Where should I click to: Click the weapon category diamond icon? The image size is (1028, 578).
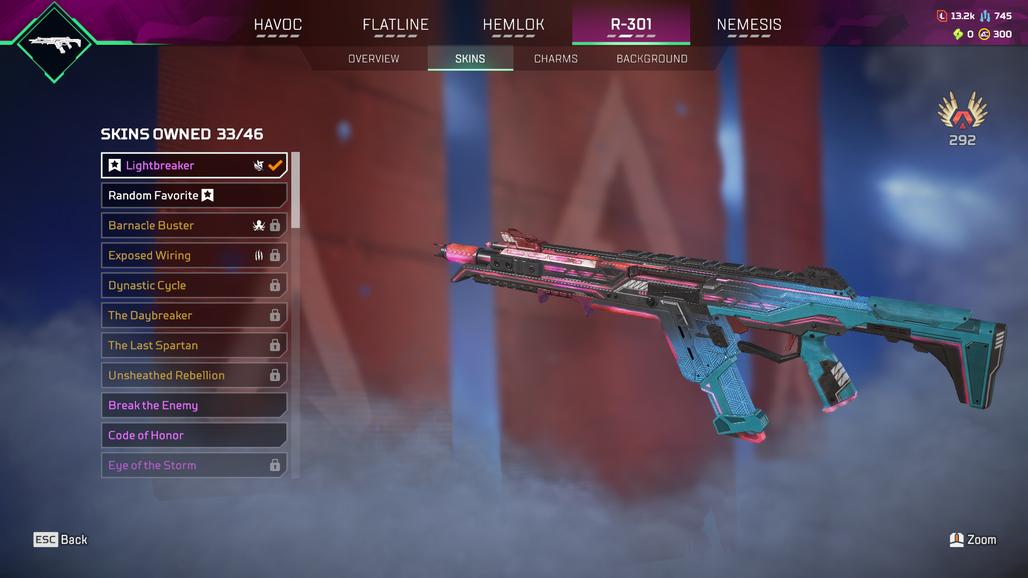pyautogui.click(x=54, y=41)
